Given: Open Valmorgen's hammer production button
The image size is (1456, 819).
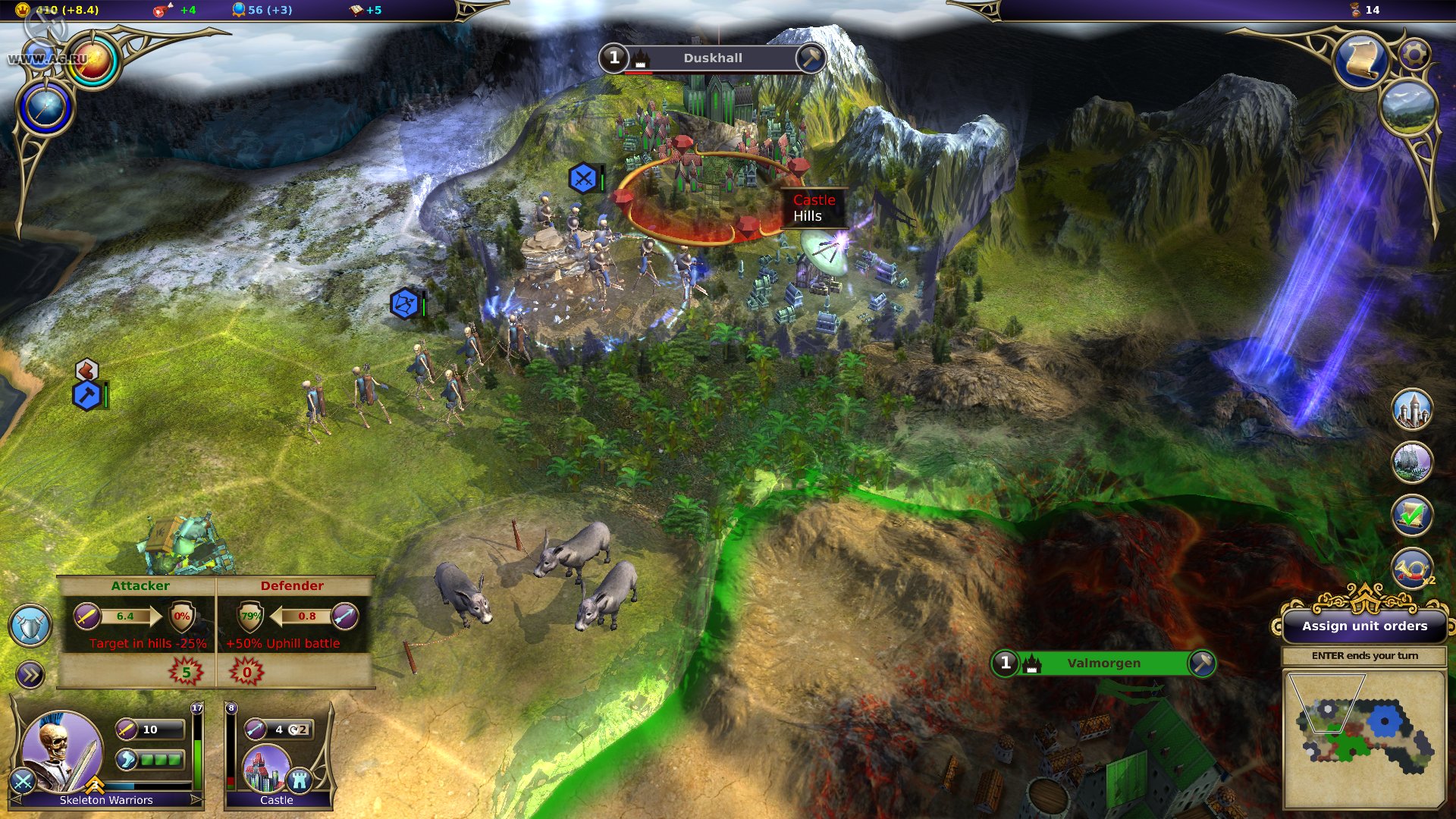Looking at the screenshot, I should coord(1202,664).
